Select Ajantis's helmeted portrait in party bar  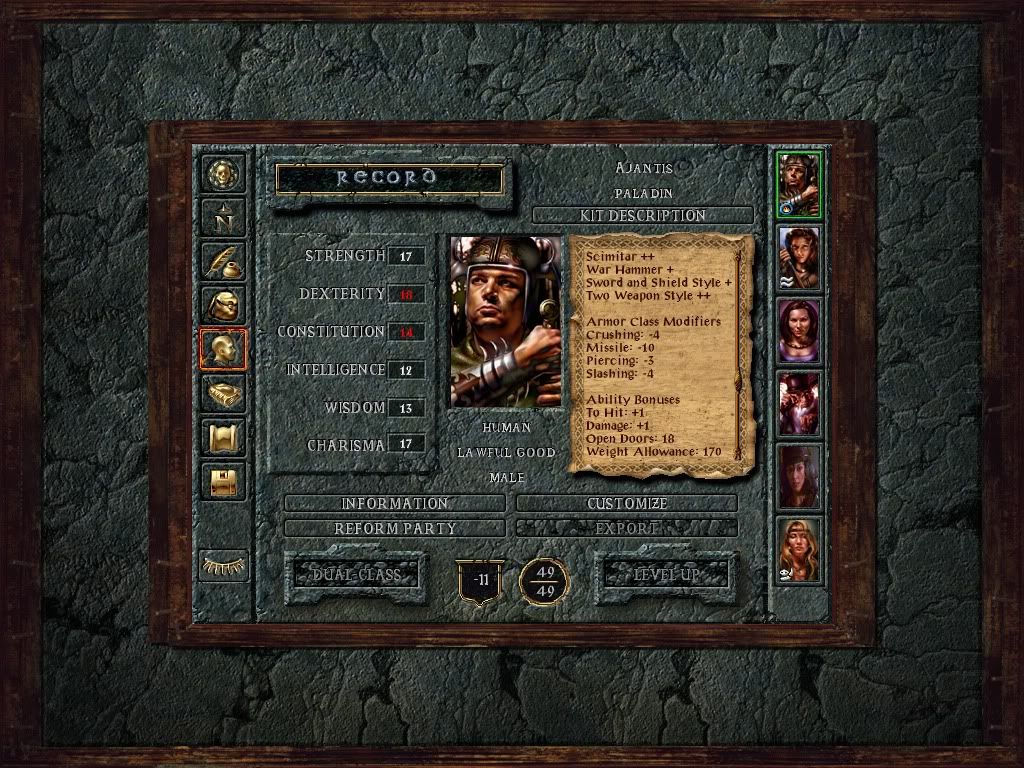[799, 185]
